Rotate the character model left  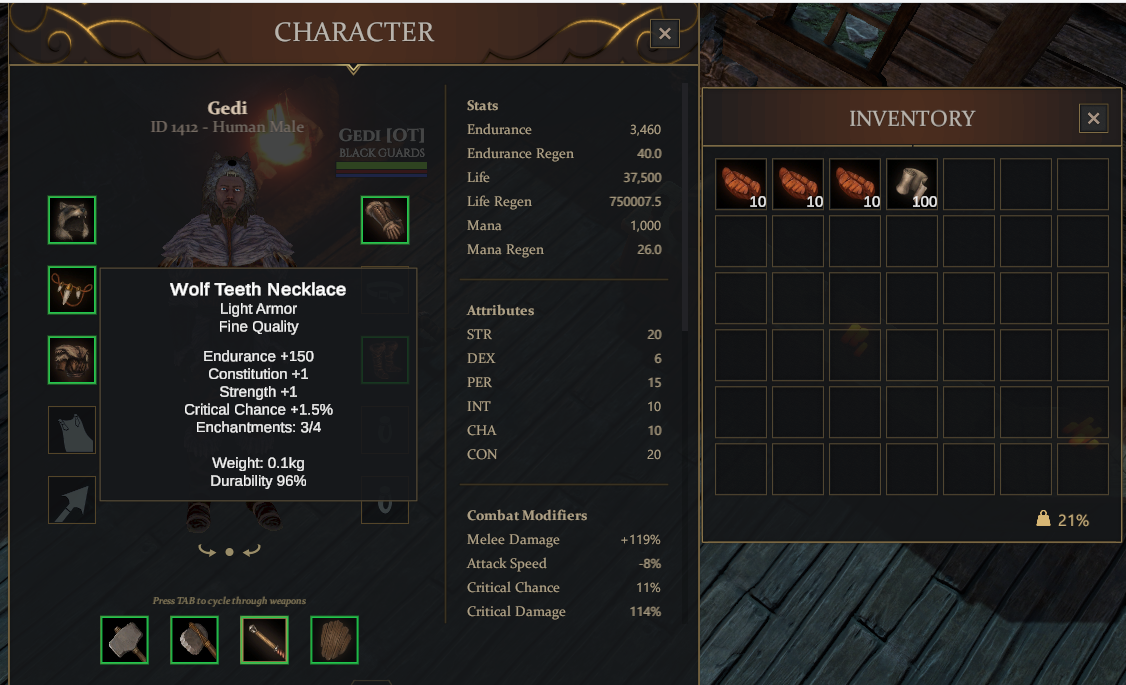point(207,551)
